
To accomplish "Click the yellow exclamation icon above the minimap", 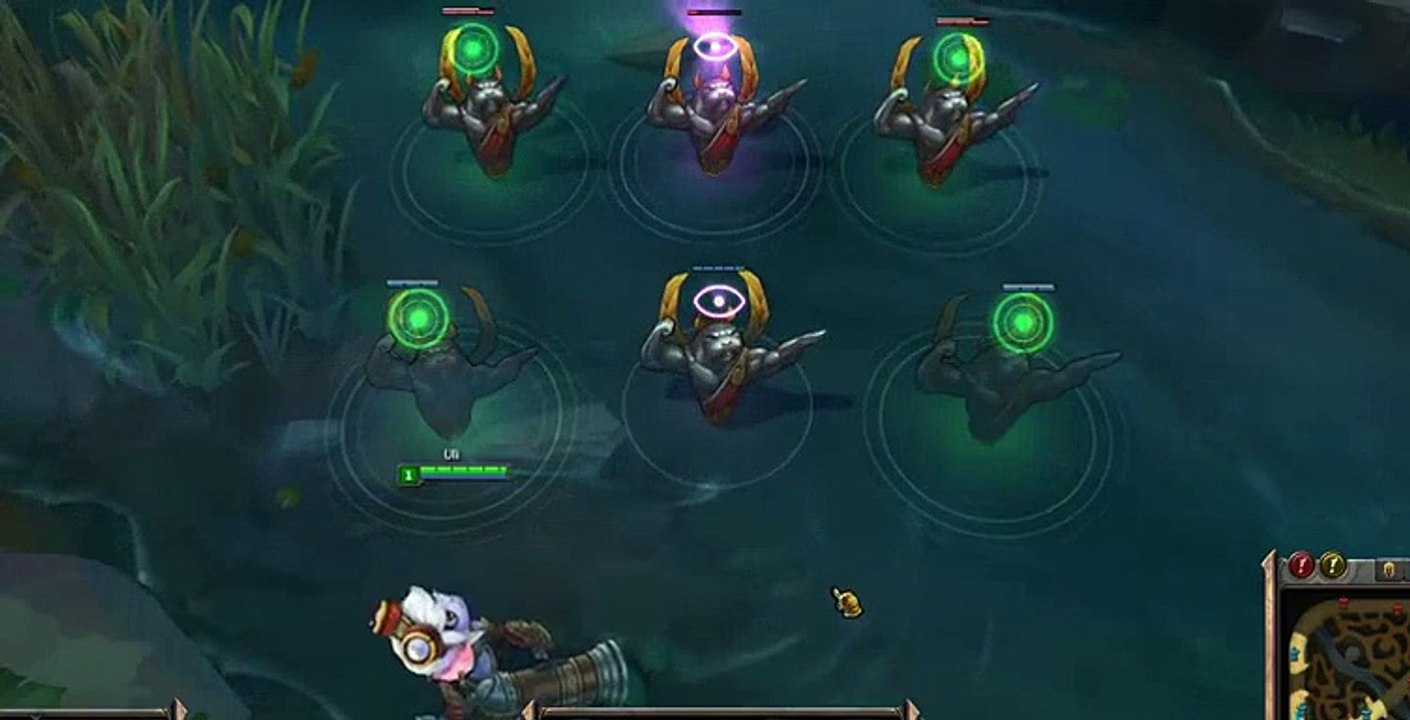I will point(1332,566).
